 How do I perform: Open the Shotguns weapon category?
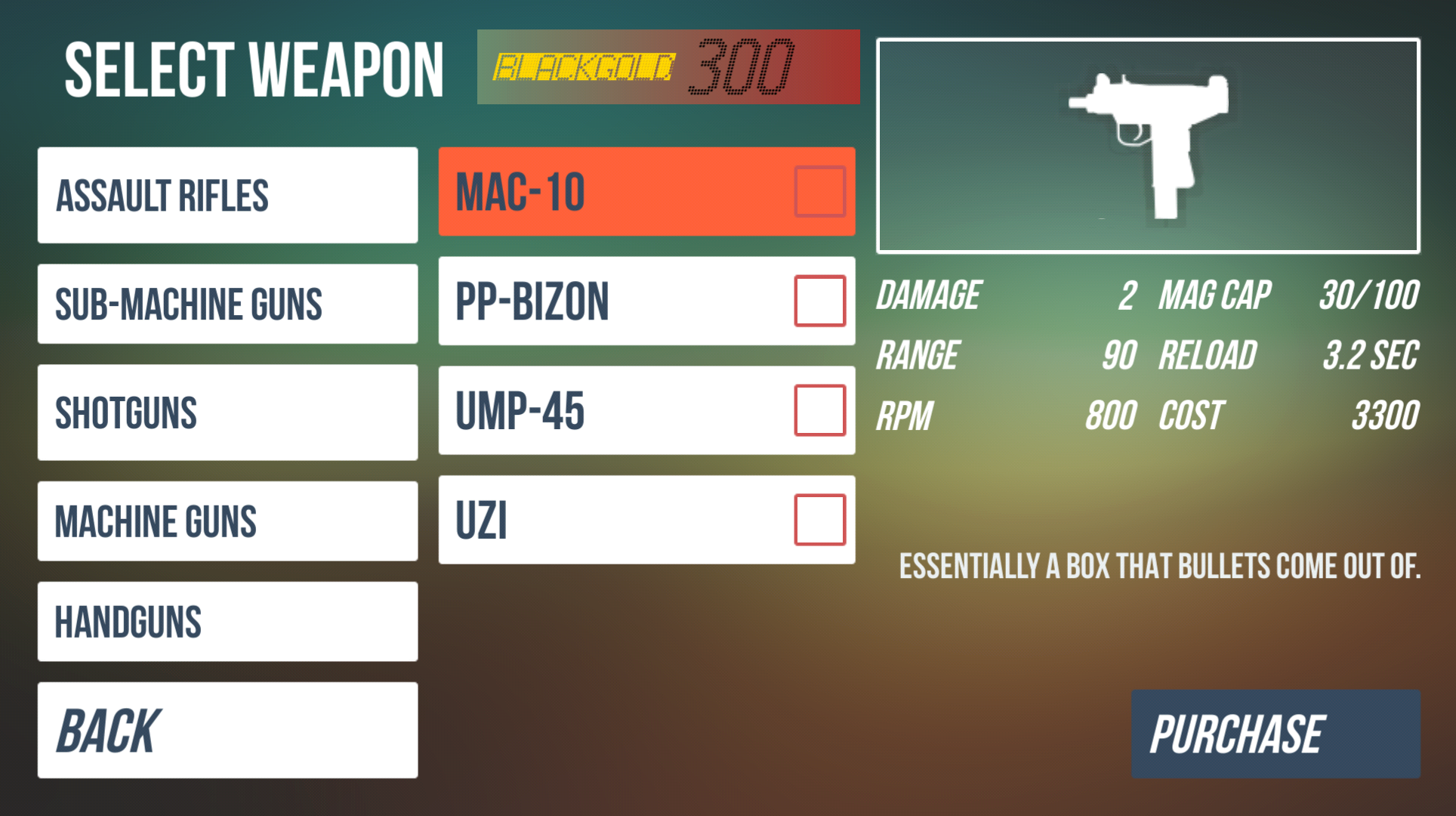pos(227,413)
